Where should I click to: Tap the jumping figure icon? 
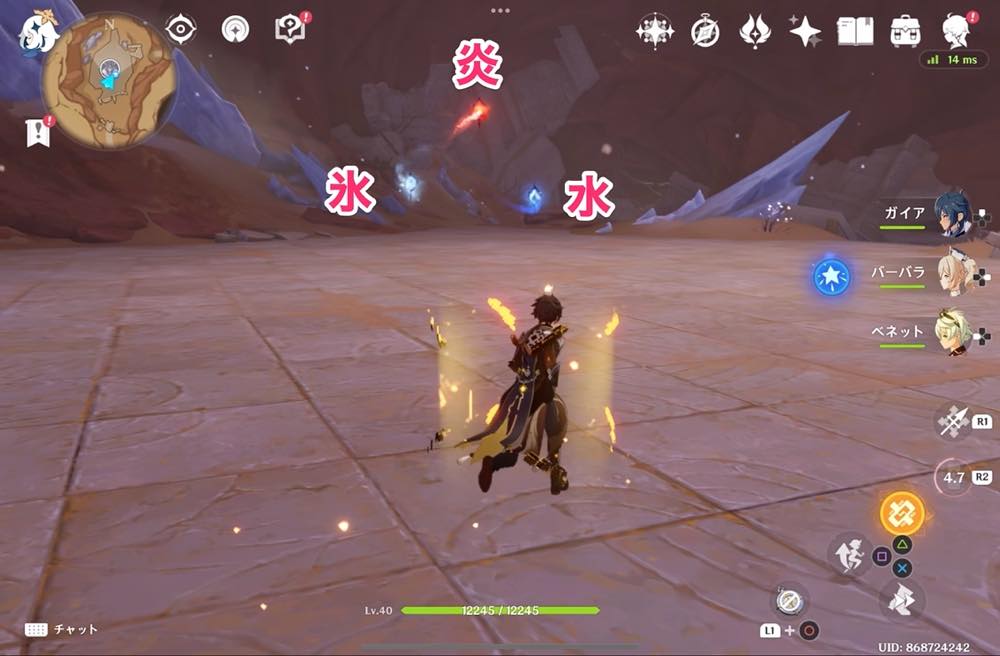tap(851, 555)
